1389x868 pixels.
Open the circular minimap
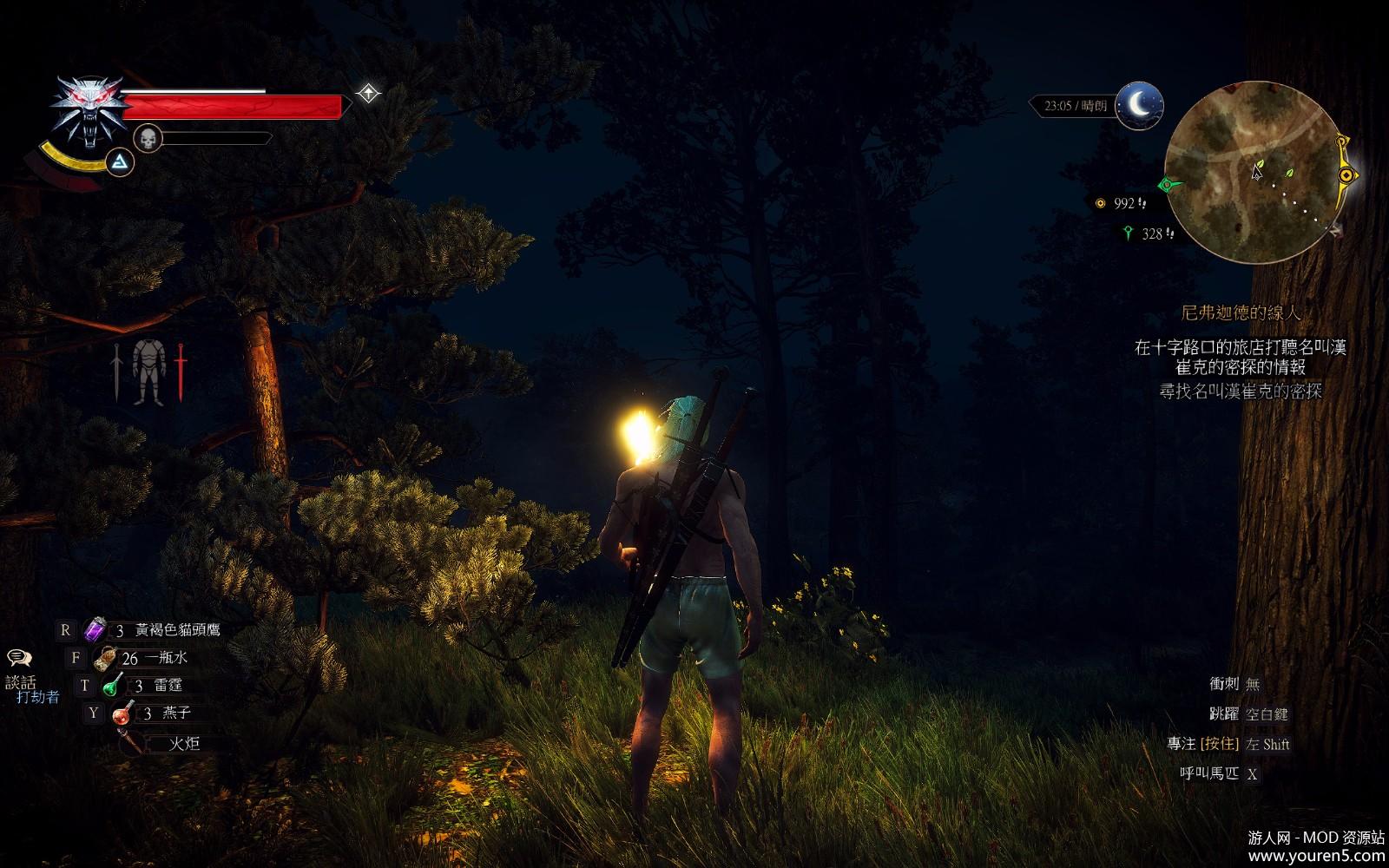(x=1250, y=173)
